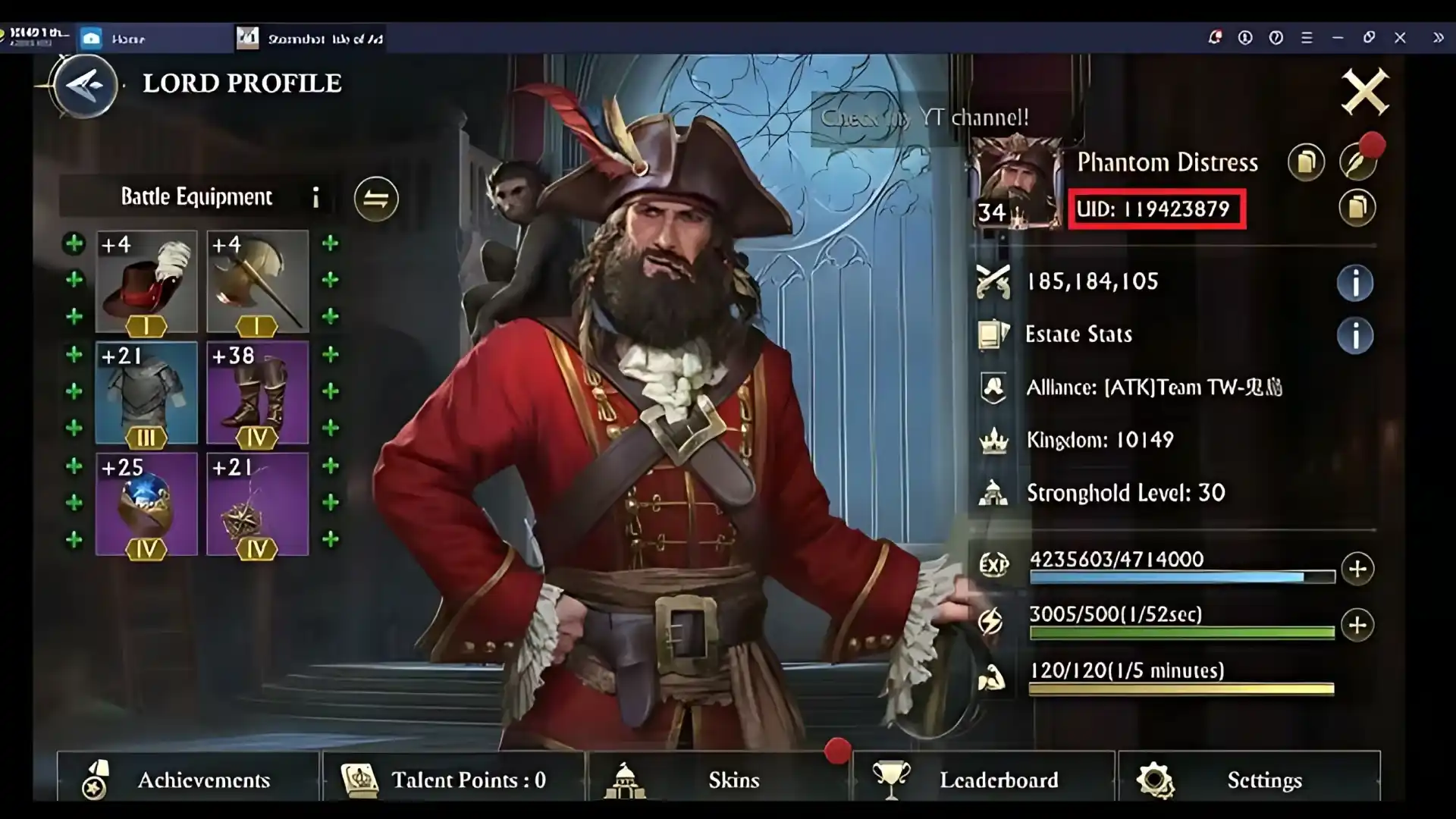Select the boots equipment slot
Screen dimensions: 1456x819
pyautogui.click(x=257, y=393)
